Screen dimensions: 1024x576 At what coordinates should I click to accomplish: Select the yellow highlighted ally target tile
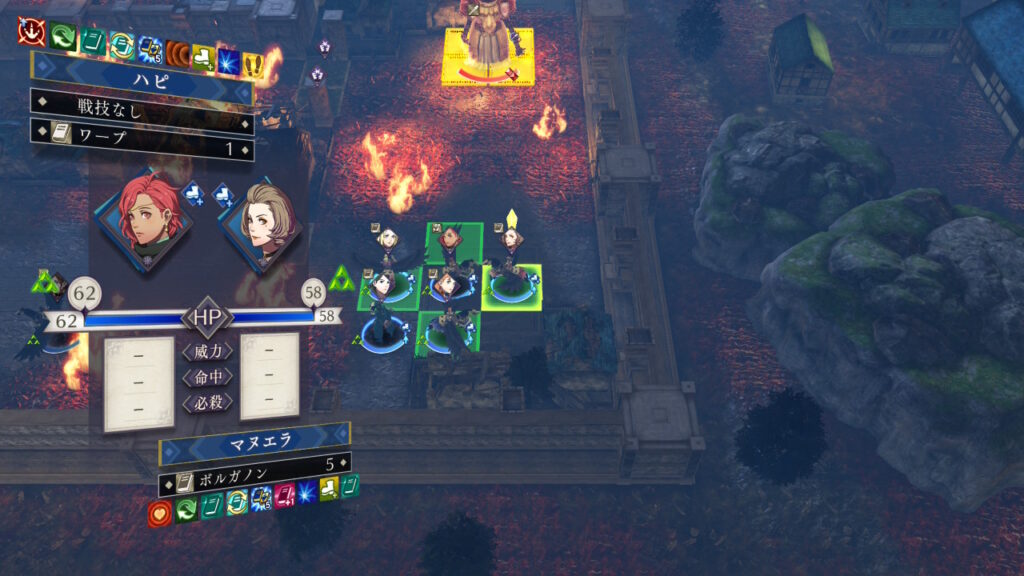(511, 287)
